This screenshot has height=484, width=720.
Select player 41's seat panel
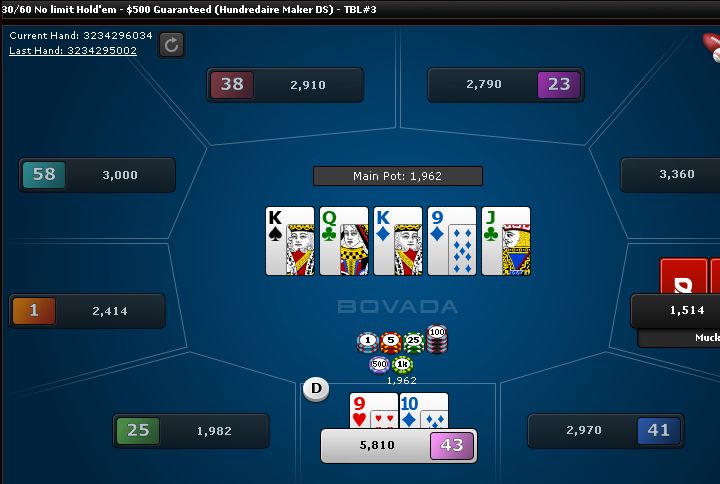point(605,431)
